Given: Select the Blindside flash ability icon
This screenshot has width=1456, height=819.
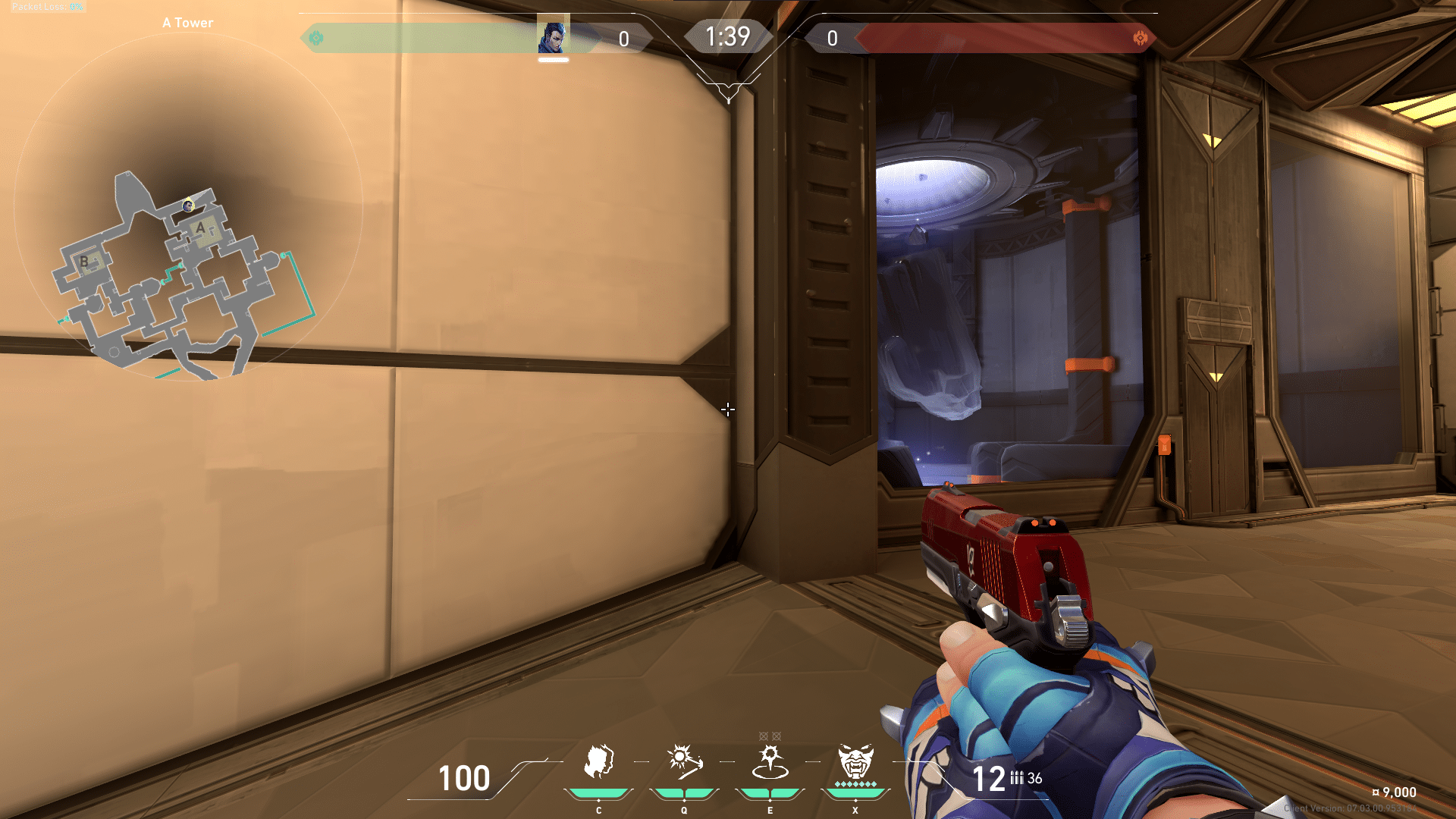Looking at the screenshot, I should tap(684, 761).
